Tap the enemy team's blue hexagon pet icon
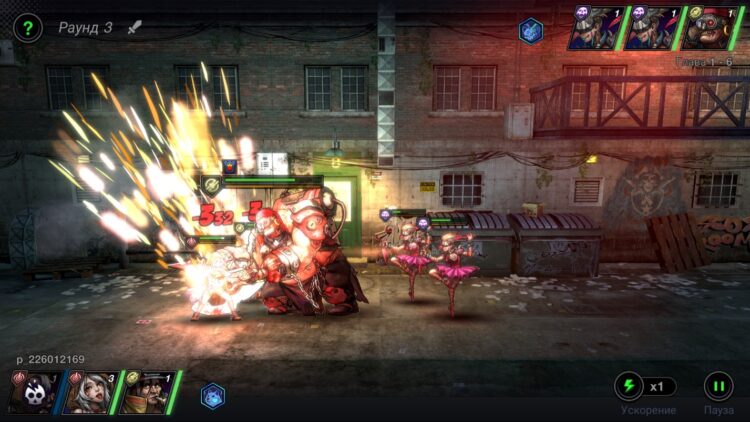The width and height of the screenshot is (750, 422). (530, 30)
